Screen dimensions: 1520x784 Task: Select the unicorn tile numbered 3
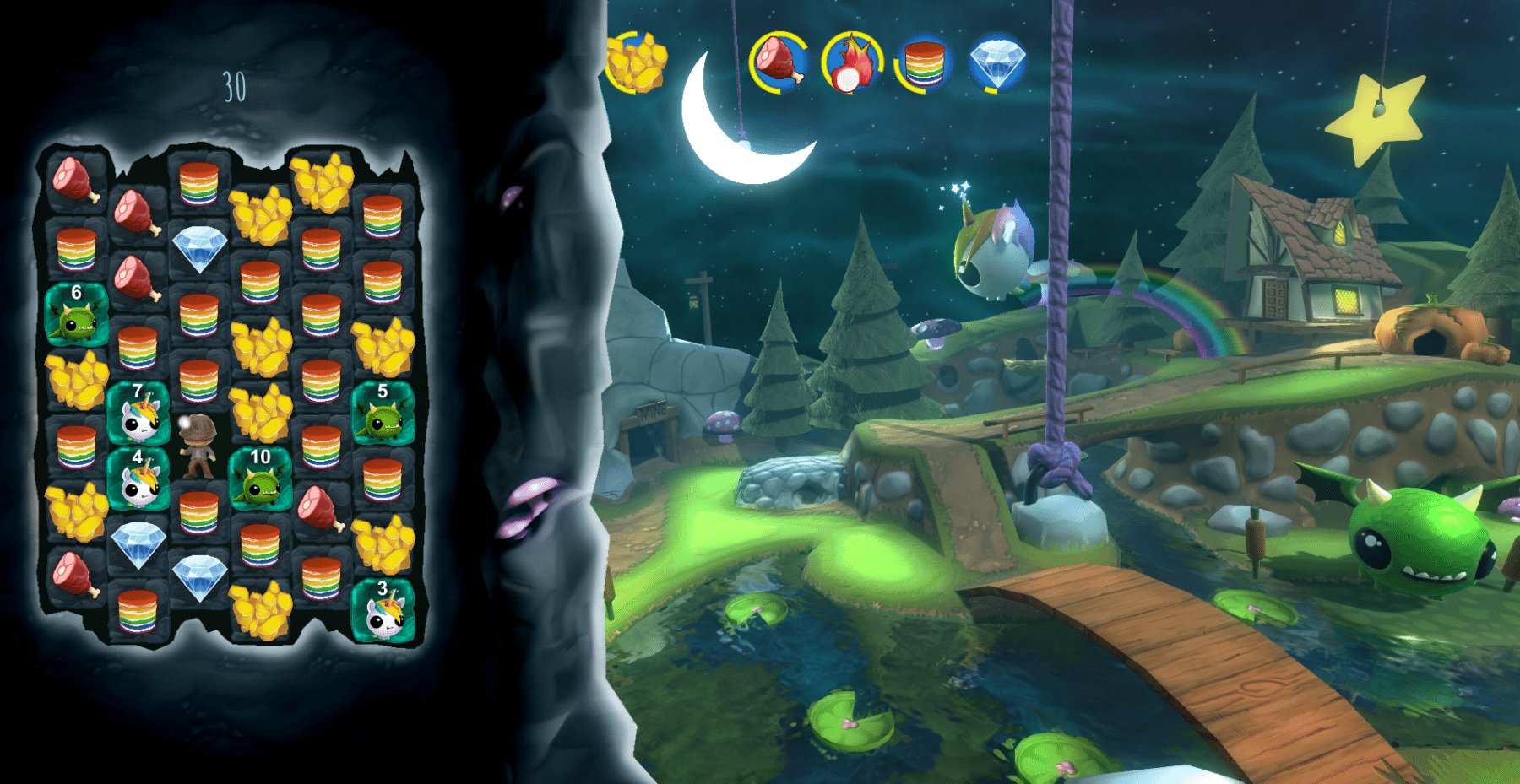383,610
